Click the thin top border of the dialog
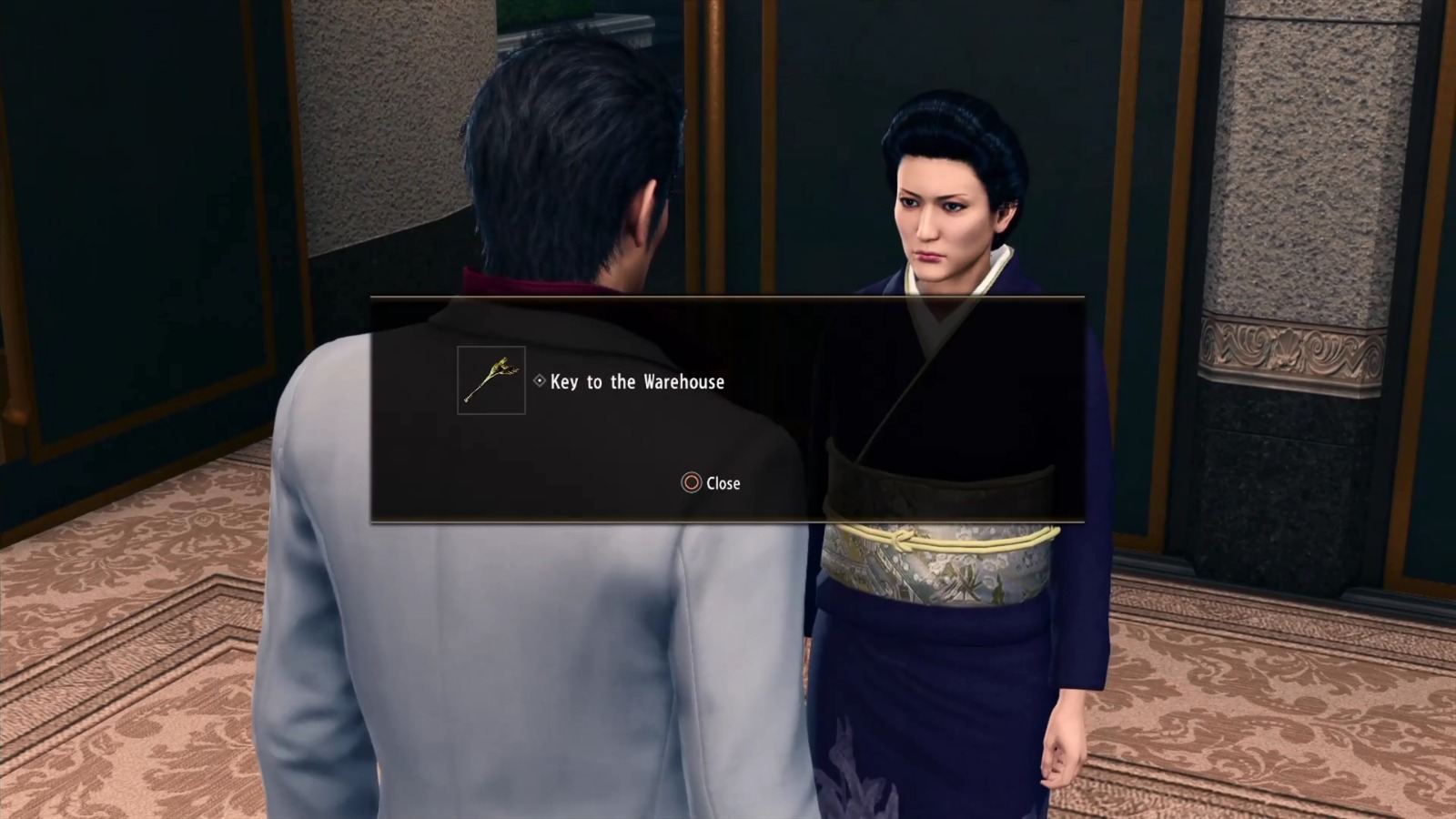Viewport: 1456px width, 819px height. click(728, 298)
